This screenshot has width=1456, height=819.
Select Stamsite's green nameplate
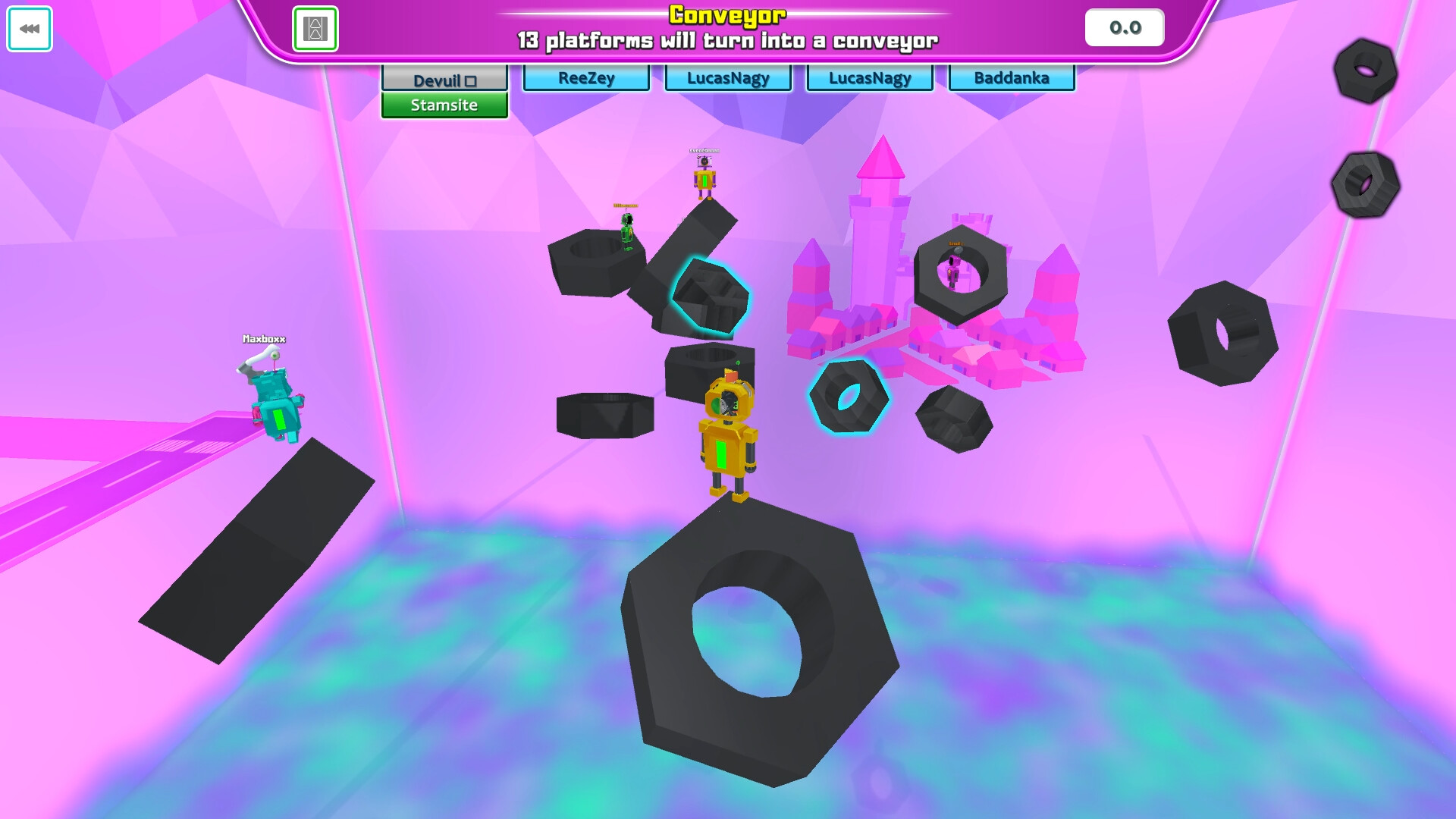click(x=444, y=105)
